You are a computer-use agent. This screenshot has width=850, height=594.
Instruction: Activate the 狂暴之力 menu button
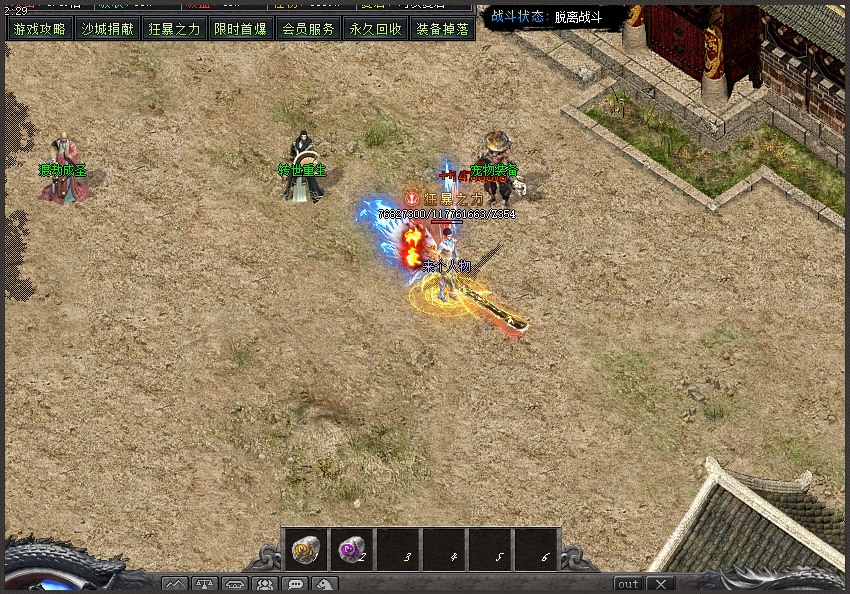[x=174, y=29]
